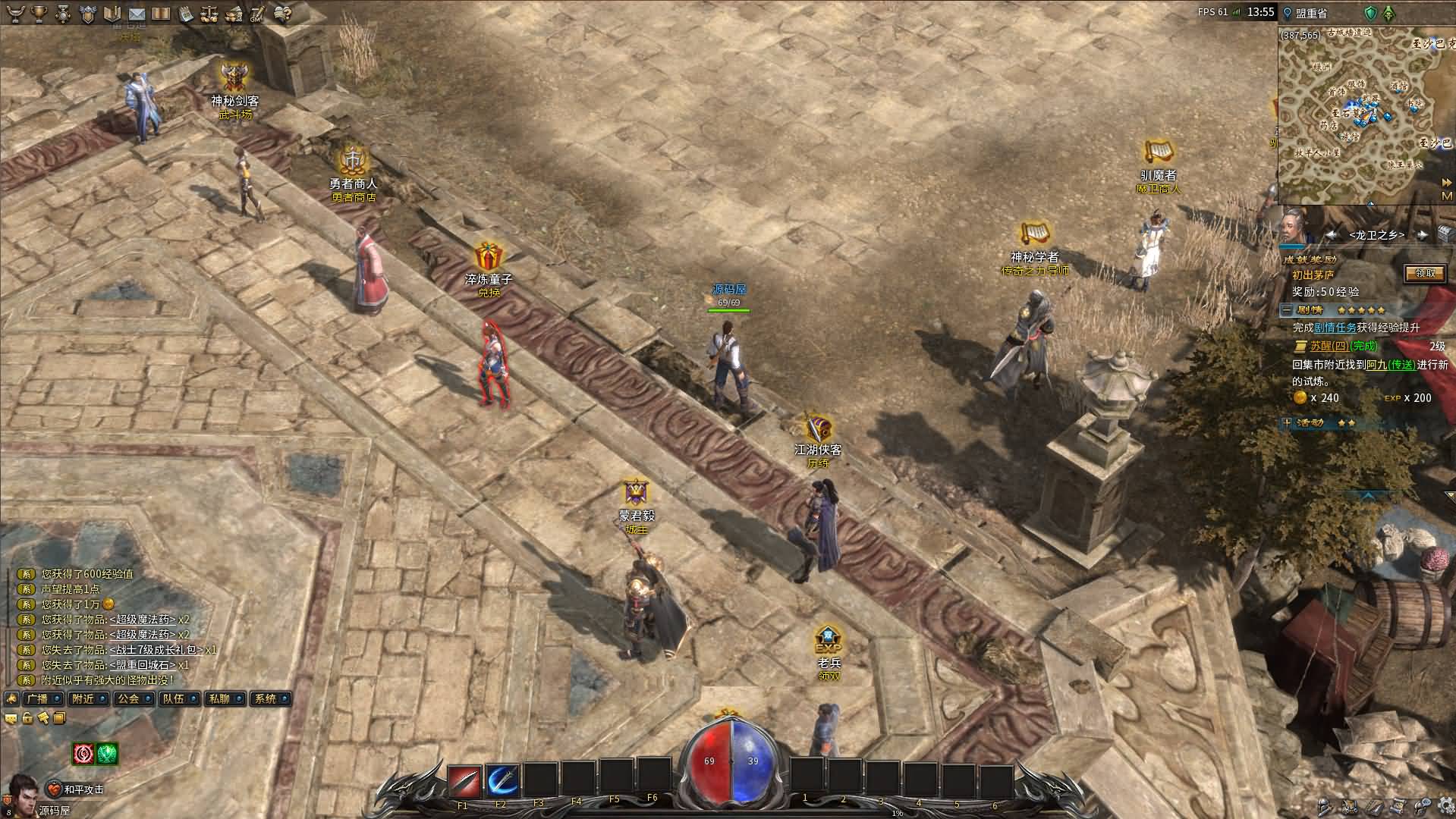Open the player portrait 源码屋
Screen dimensions: 1456x819
[x=23, y=790]
